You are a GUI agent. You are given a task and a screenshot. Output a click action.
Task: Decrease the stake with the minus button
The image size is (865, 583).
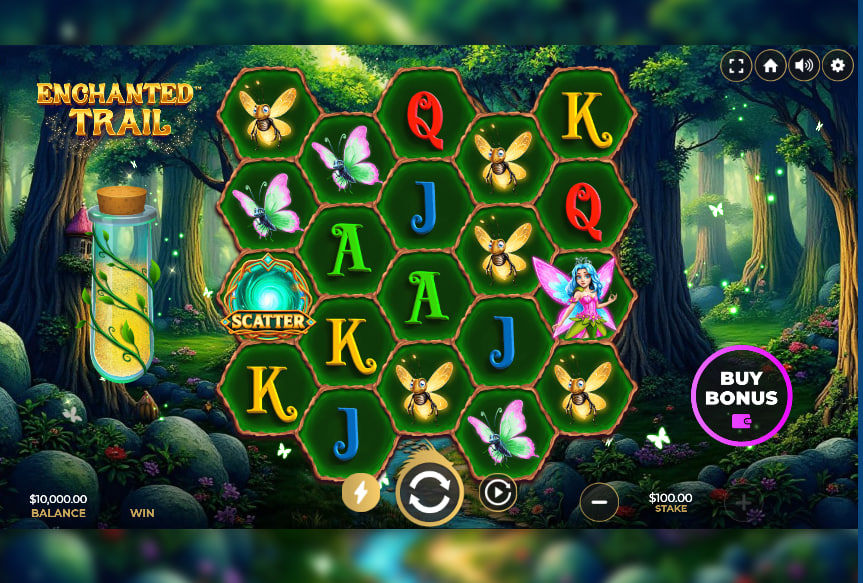[x=599, y=502]
